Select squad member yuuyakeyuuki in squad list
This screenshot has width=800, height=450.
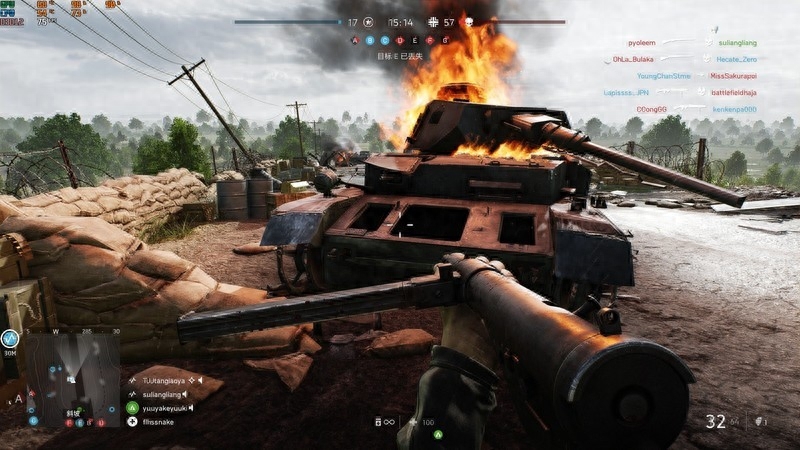click(x=164, y=408)
